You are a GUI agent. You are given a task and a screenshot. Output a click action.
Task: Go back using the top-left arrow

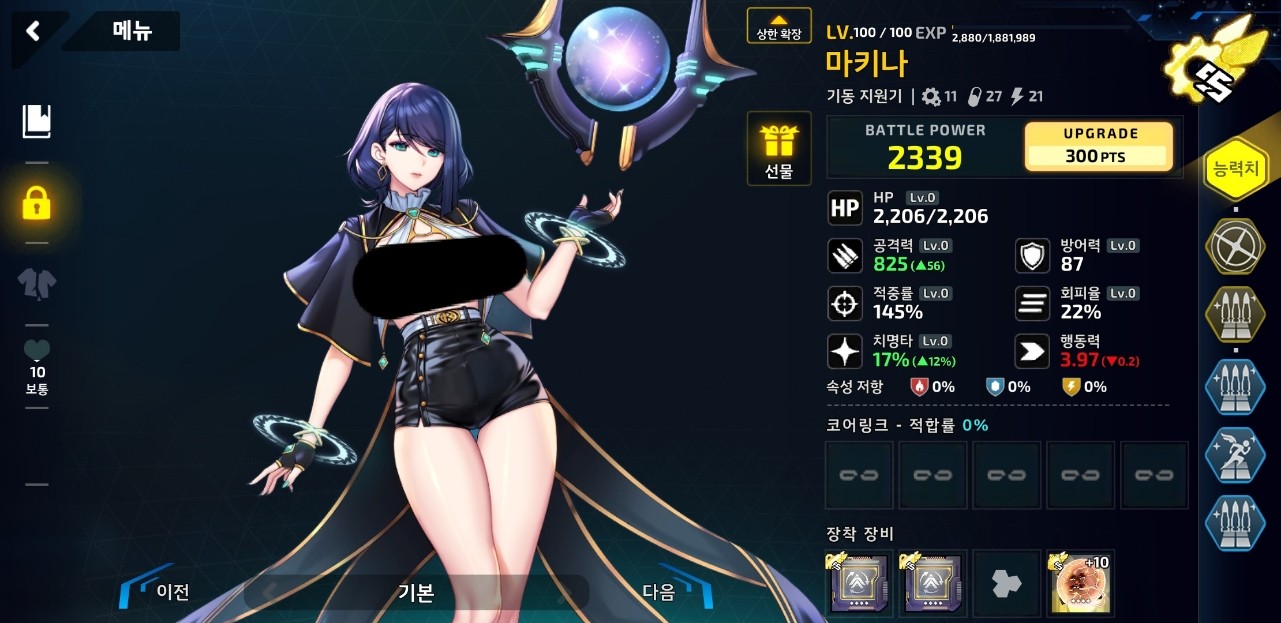pyautogui.click(x=33, y=31)
